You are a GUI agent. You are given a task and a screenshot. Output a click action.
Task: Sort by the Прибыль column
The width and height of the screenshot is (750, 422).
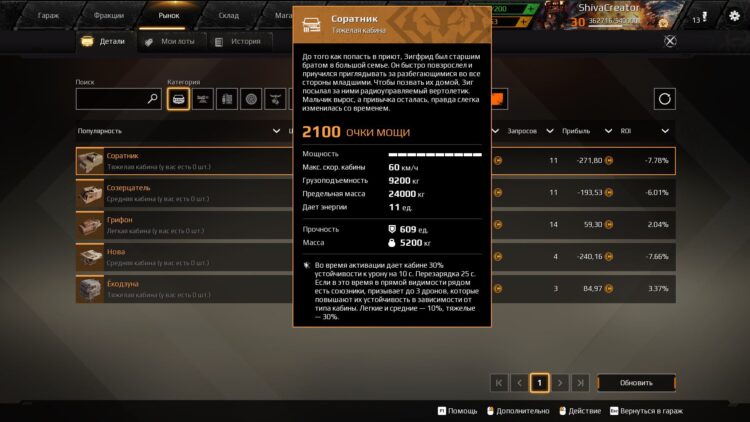tap(580, 131)
